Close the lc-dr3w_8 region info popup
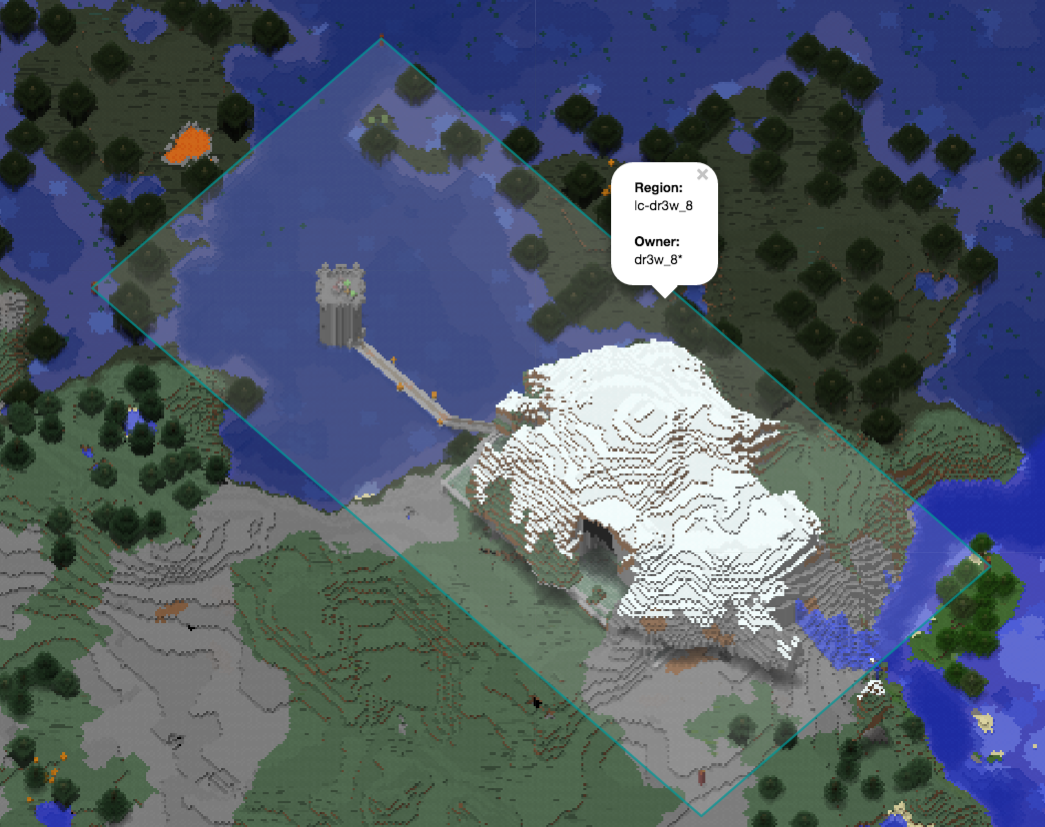This screenshot has height=827, width=1045. 702,175
